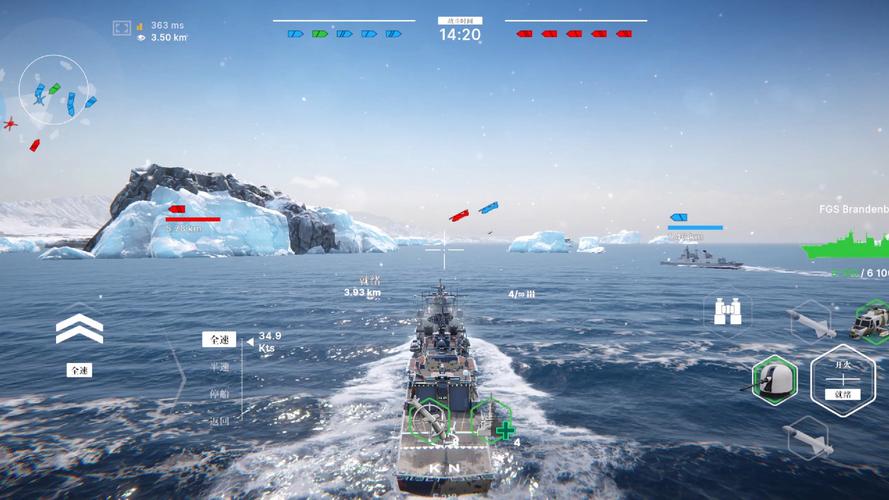Activate the binoculars zoom view
This screenshot has height=500, width=889.
[728, 311]
